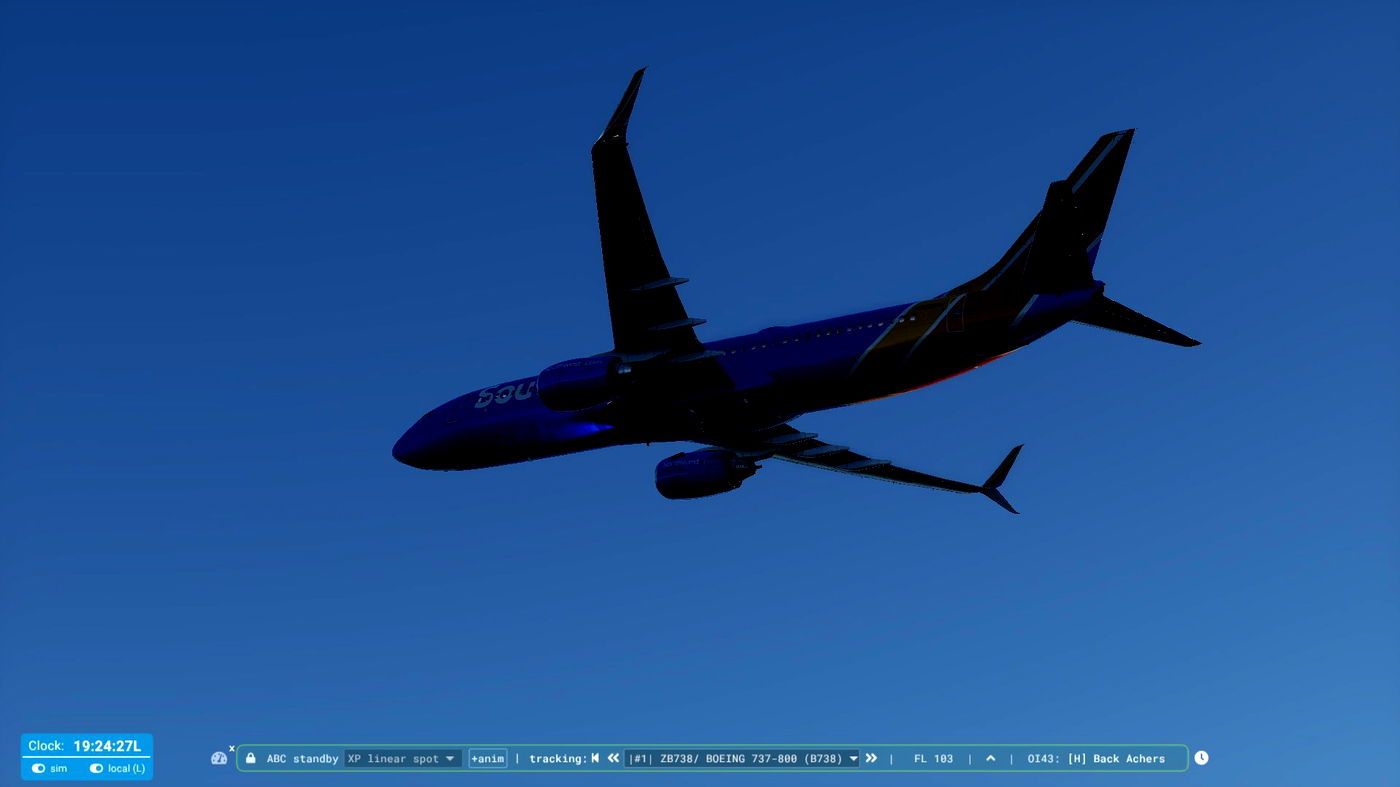This screenshot has height=787, width=1400.
Task: Expand the panel using the up chevron
Action: (x=989, y=758)
